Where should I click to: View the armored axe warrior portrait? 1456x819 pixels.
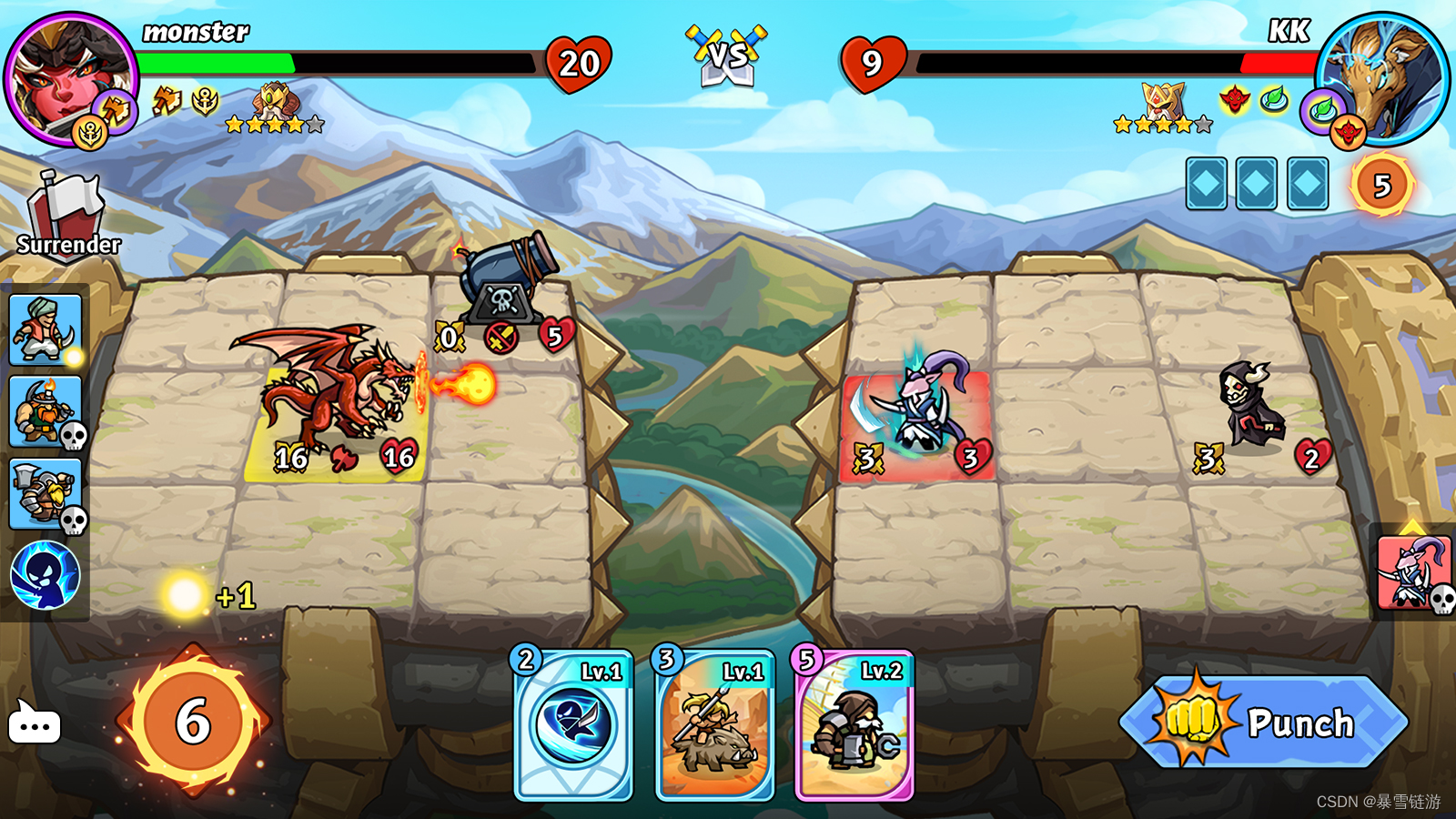pyautogui.click(x=45, y=493)
